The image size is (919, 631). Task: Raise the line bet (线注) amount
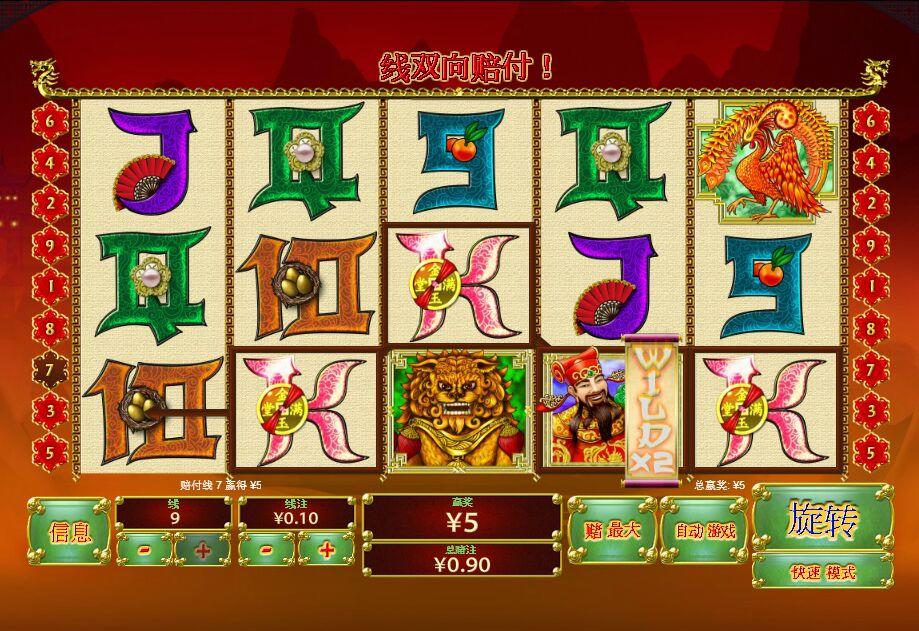[x=326, y=549]
